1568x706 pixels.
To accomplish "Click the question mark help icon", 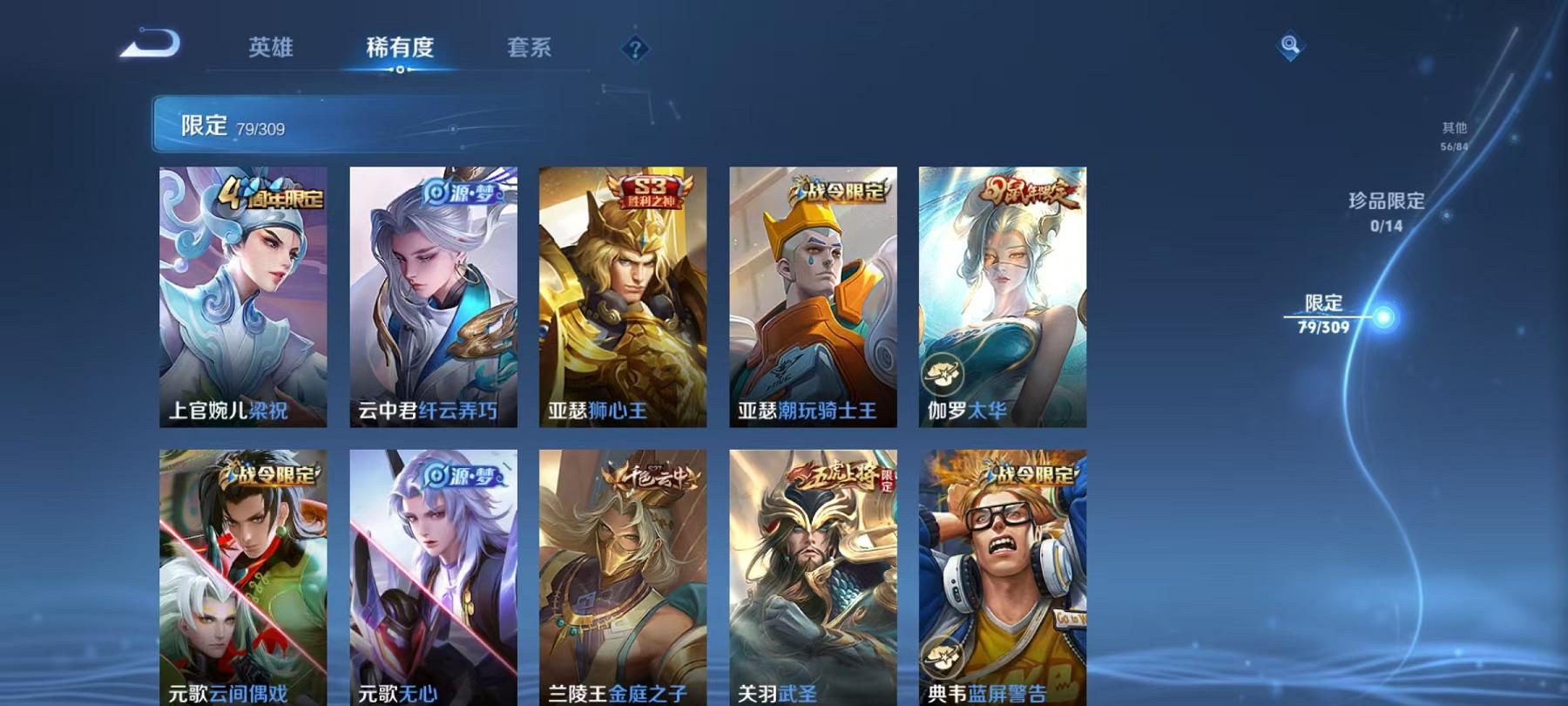I will pyautogui.click(x=635, y=48).
